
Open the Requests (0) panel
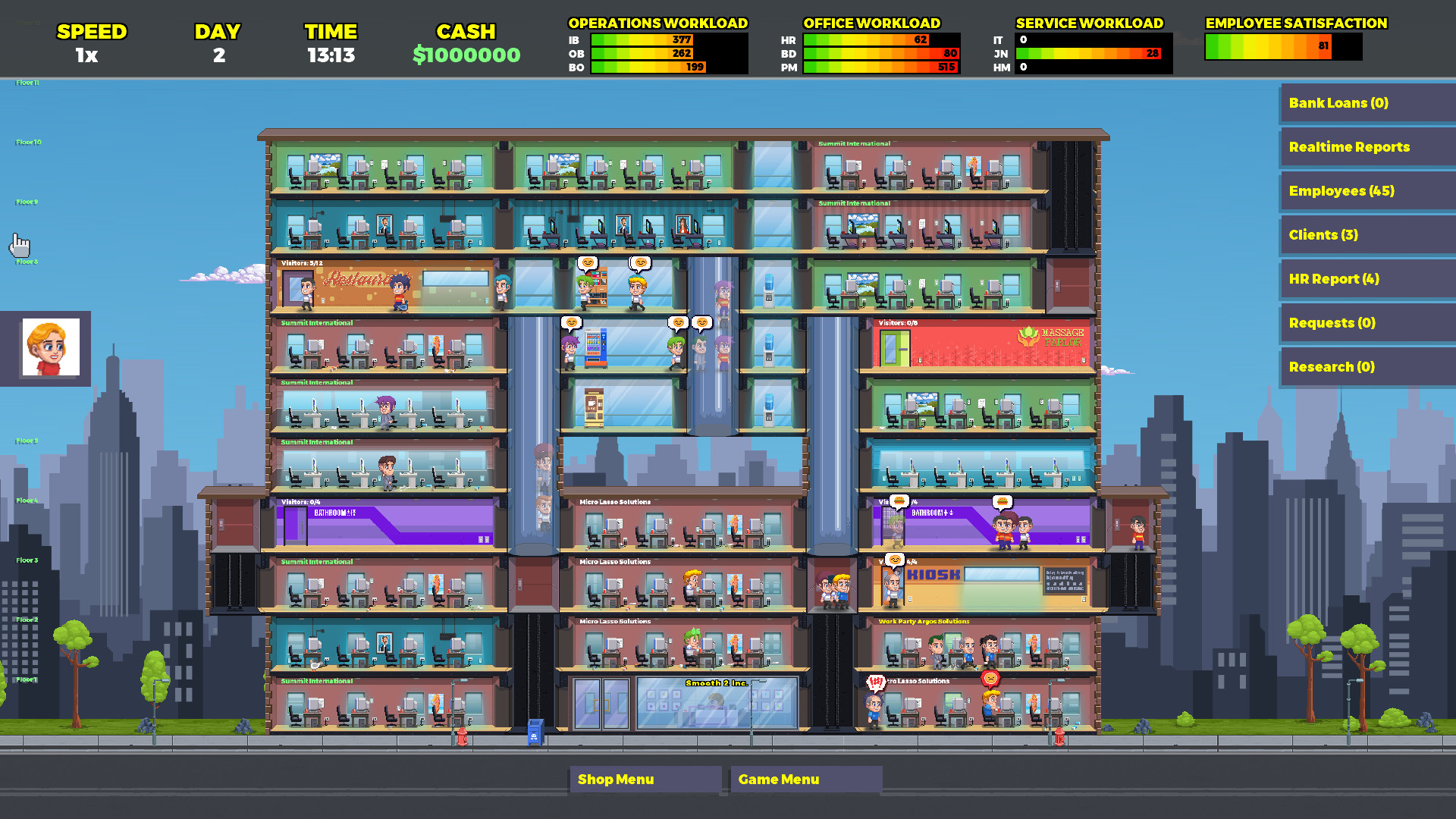pyautogui.click(x=1365, y=323)
